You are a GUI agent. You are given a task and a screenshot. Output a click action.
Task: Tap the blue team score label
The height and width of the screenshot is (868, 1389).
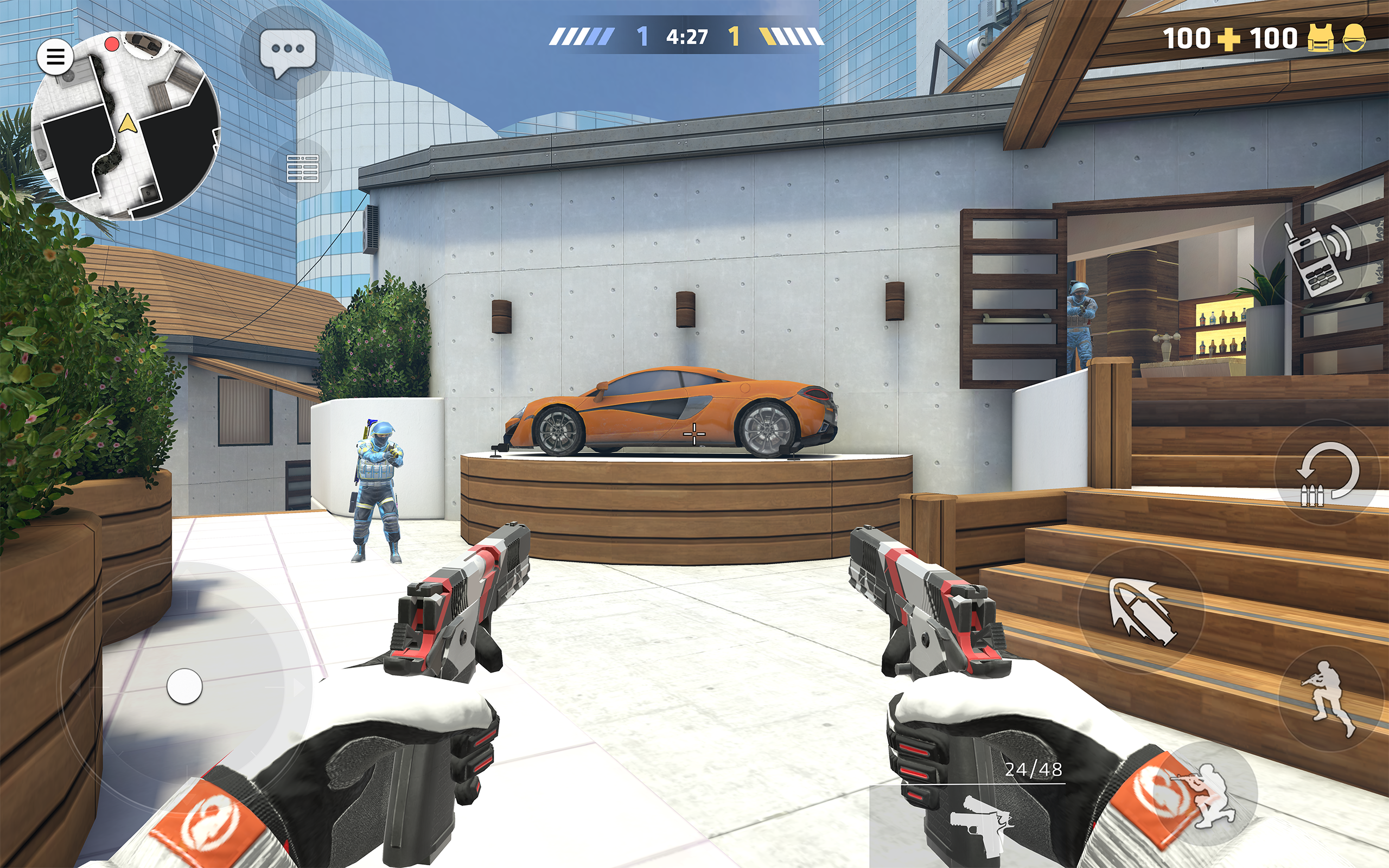tap(643, 37)
